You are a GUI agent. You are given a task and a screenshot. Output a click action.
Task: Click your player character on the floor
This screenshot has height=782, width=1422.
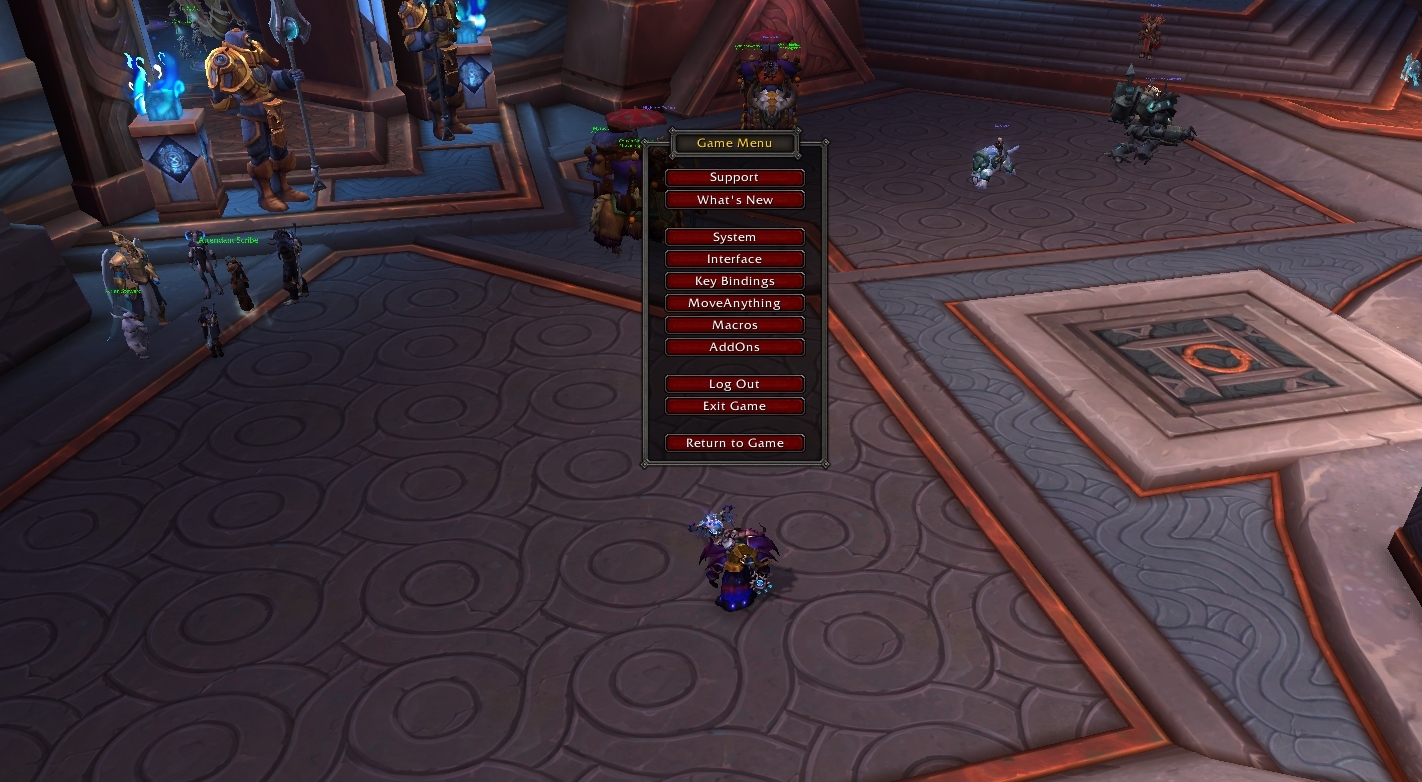(735, 560)
